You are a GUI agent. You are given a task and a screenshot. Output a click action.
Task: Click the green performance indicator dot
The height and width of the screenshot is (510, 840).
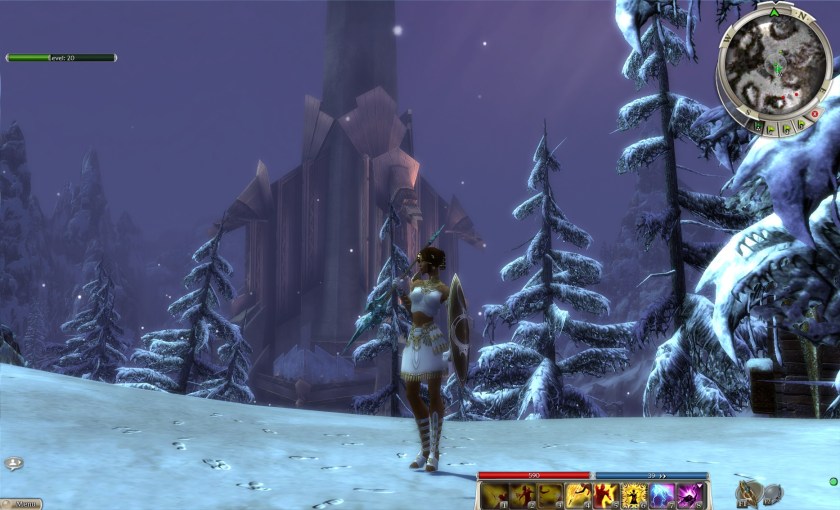(x=833, y=481)
